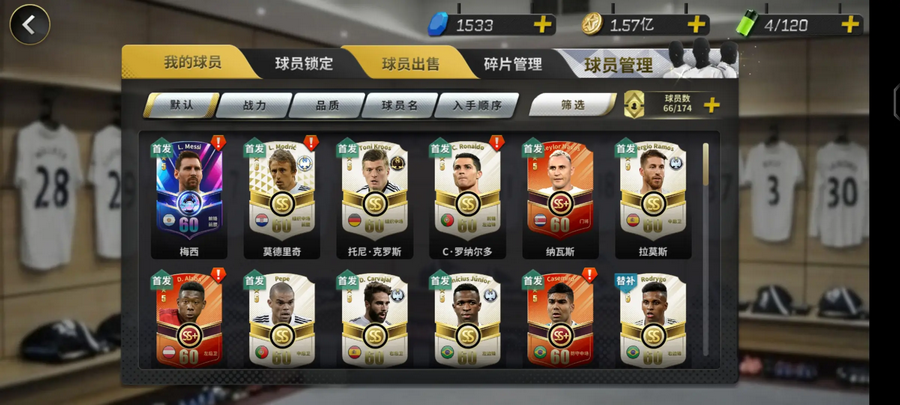This screenshot has height=405, width=900.
Task: Refill the green energy battery
Action: click(x=850, y=25)
